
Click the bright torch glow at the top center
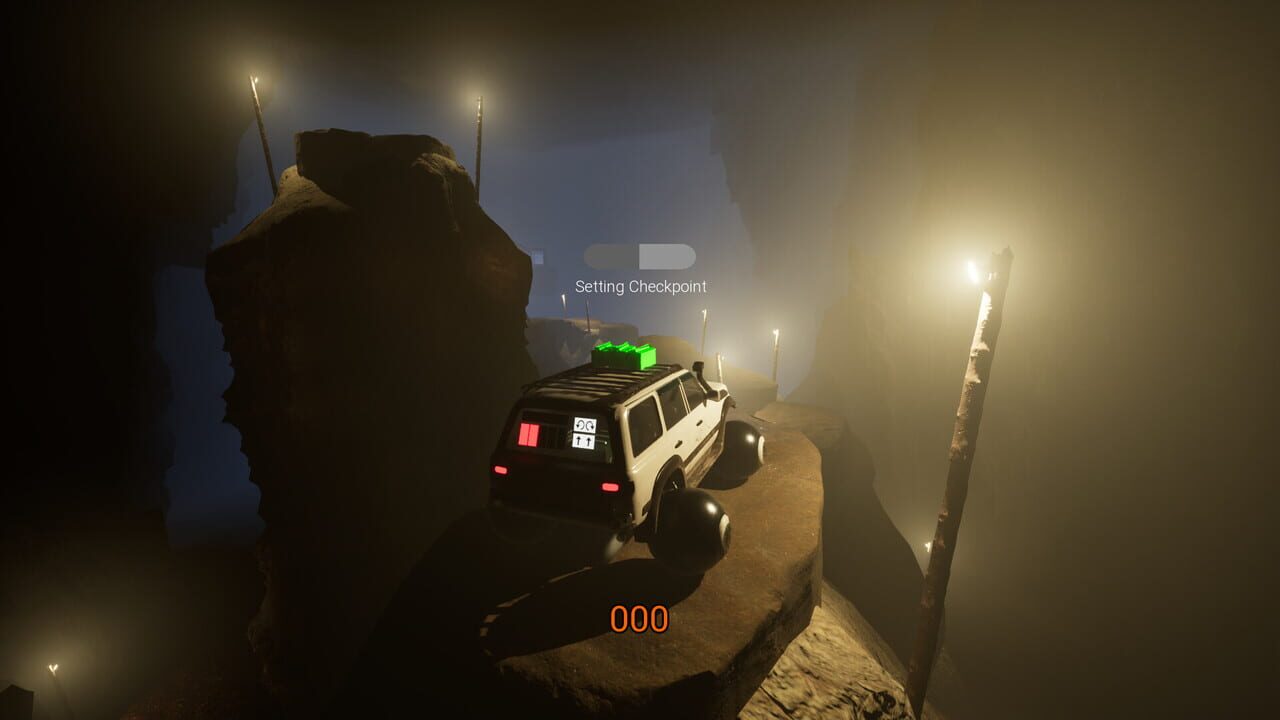point(480,100)
